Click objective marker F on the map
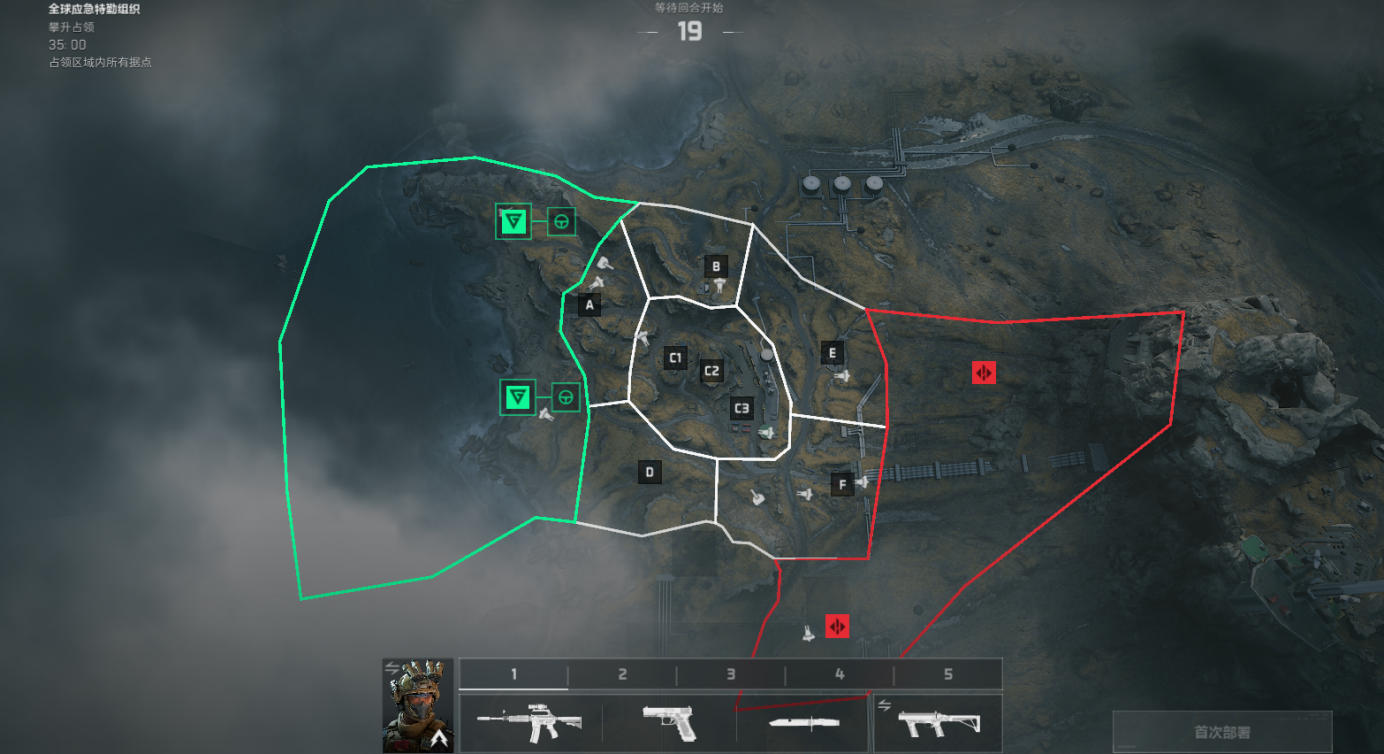 point(842,485)
